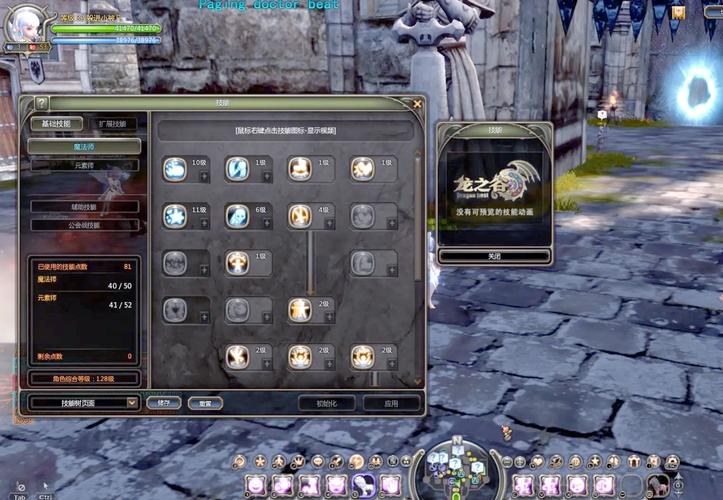Screen dimensions: 723x500
Task: Select the 元素师 class skill tree
Action: click(84, 165)
